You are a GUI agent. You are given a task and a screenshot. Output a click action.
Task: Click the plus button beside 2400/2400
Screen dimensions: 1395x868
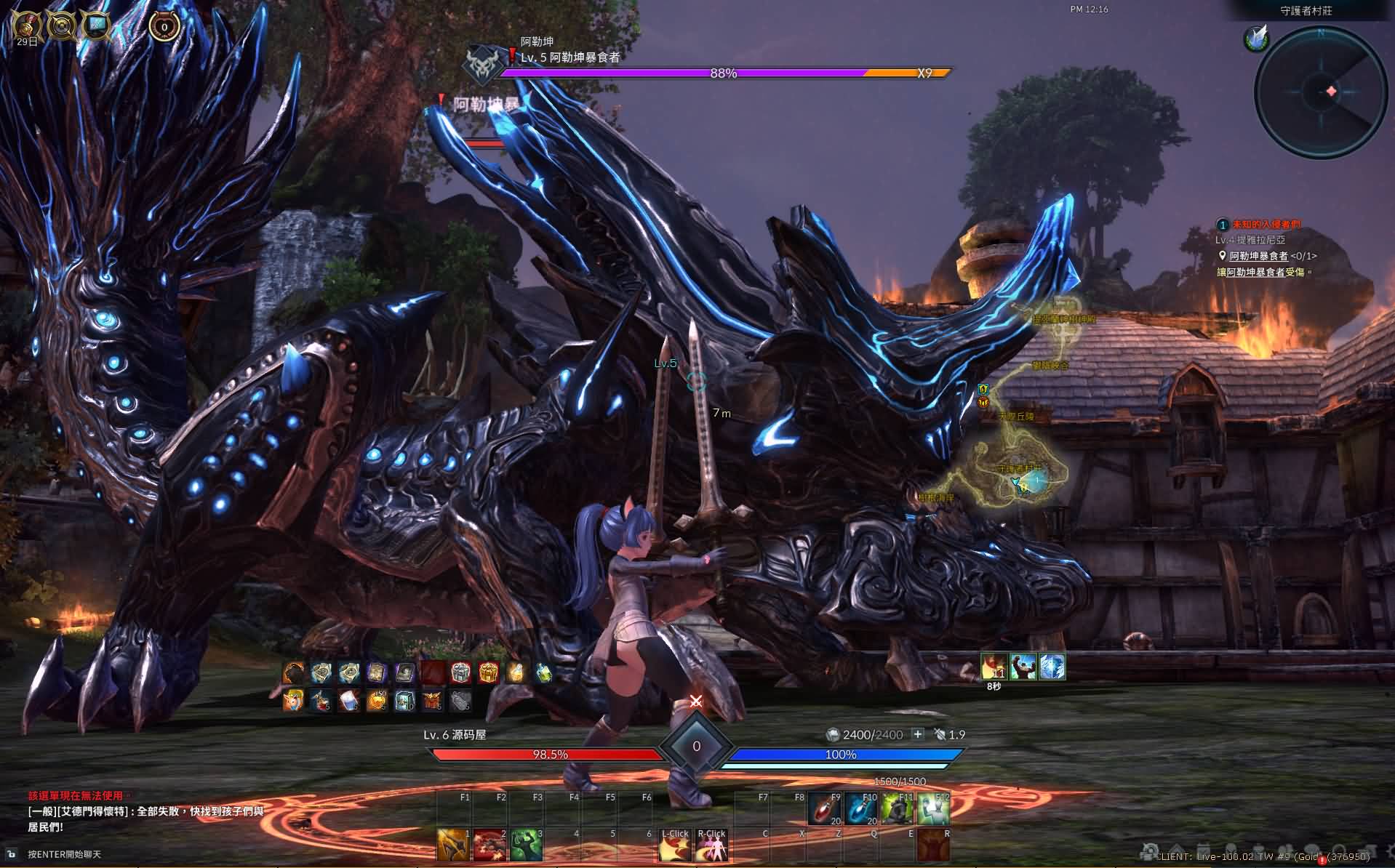pos(917,734)
